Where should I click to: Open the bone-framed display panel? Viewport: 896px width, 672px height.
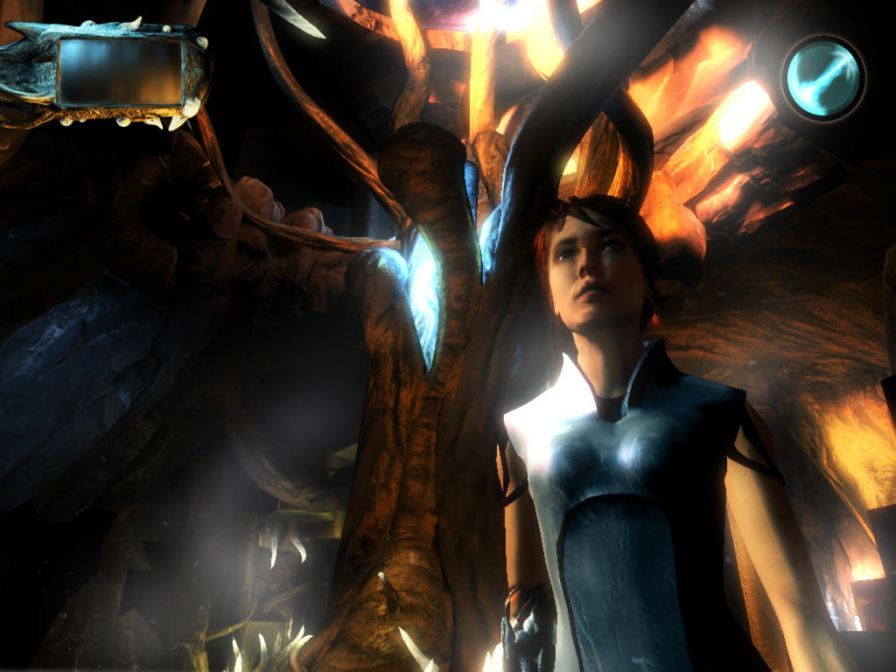click(x=120, y=72)
